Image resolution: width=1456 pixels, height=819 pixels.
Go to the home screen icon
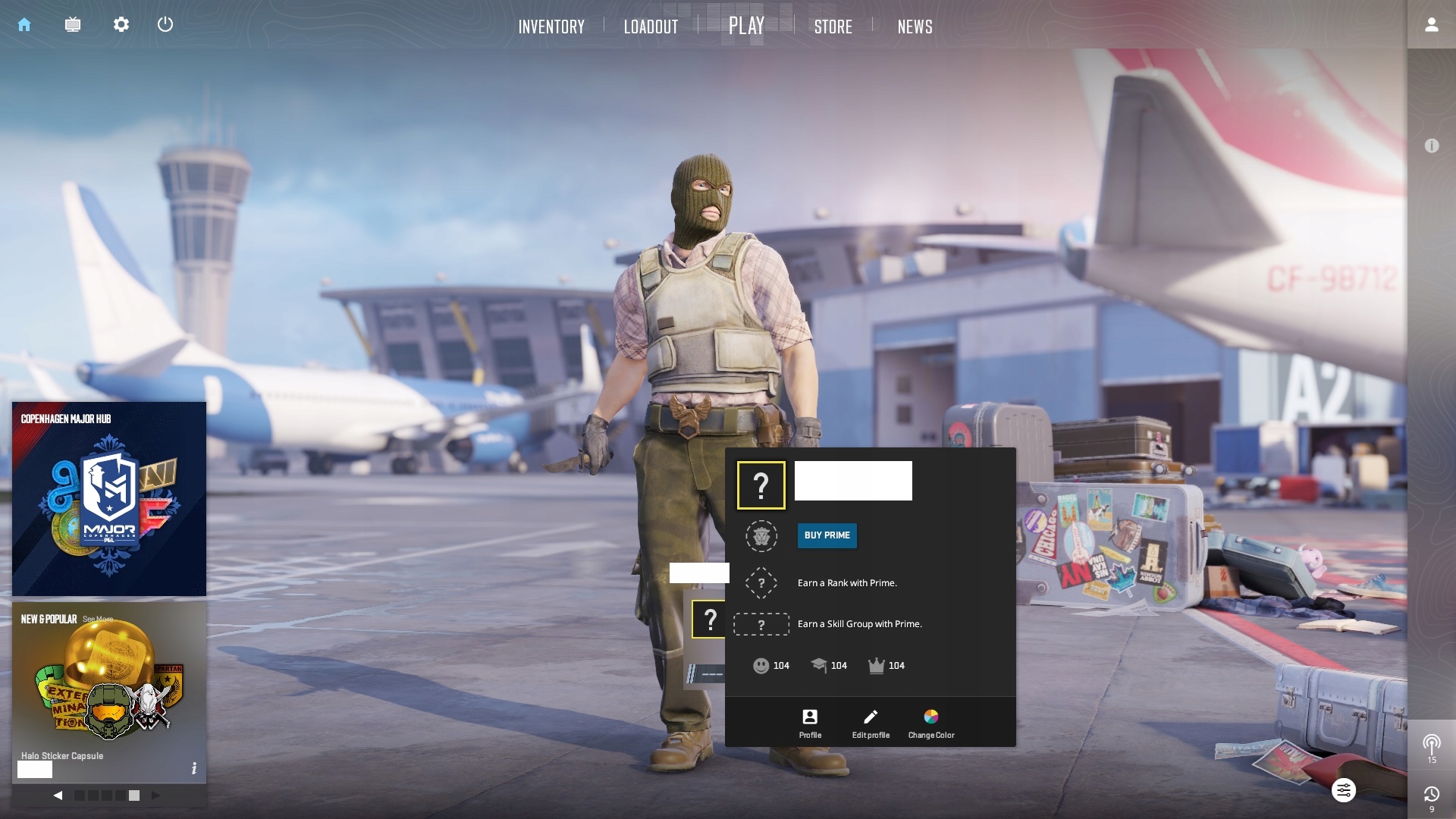[24, 25]
